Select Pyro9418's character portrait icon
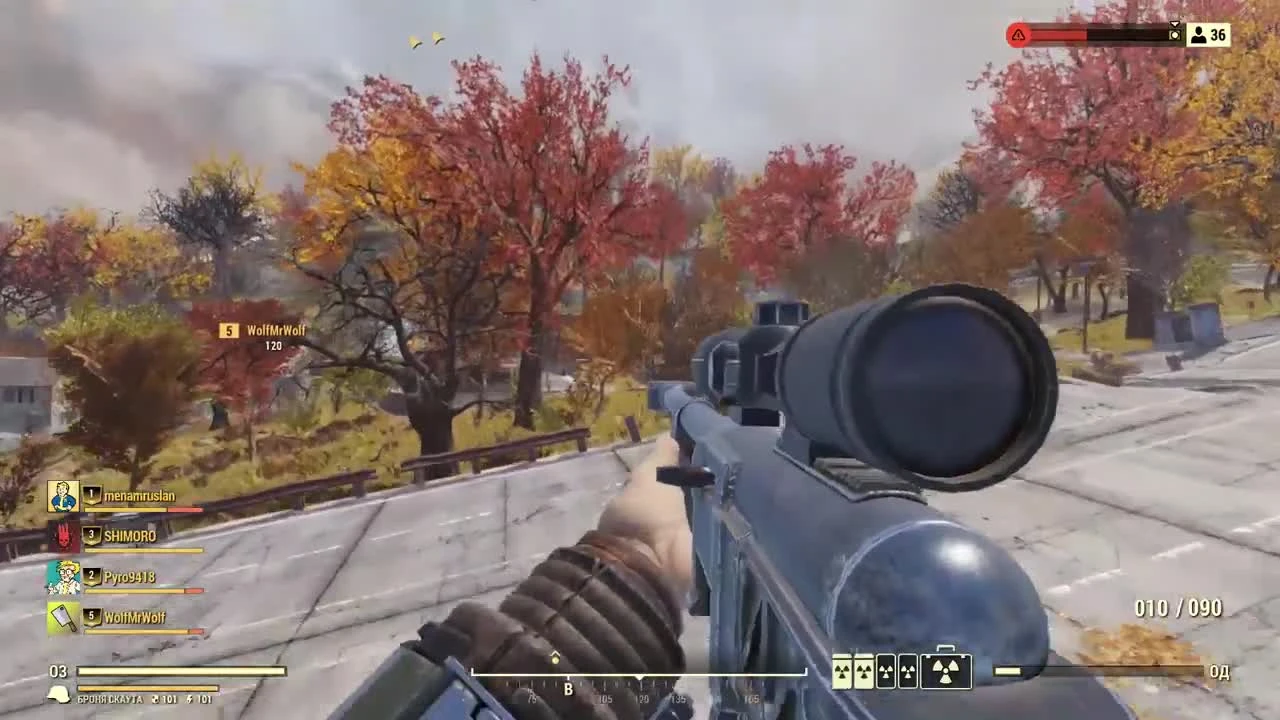 pyautogui.click(x=63, y=576)
